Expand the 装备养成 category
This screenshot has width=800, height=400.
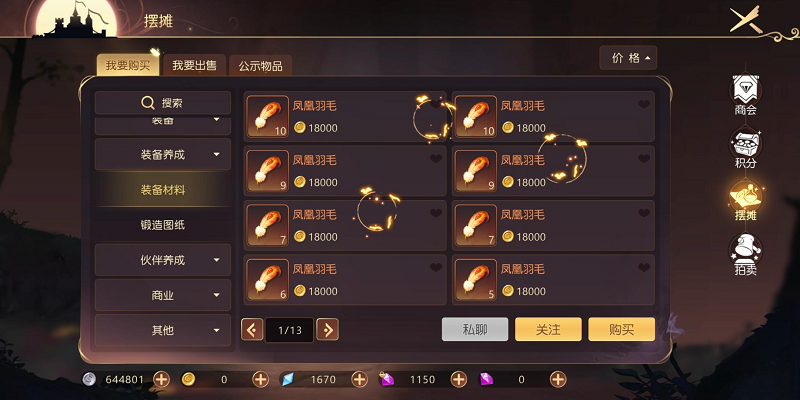[163, 154]
